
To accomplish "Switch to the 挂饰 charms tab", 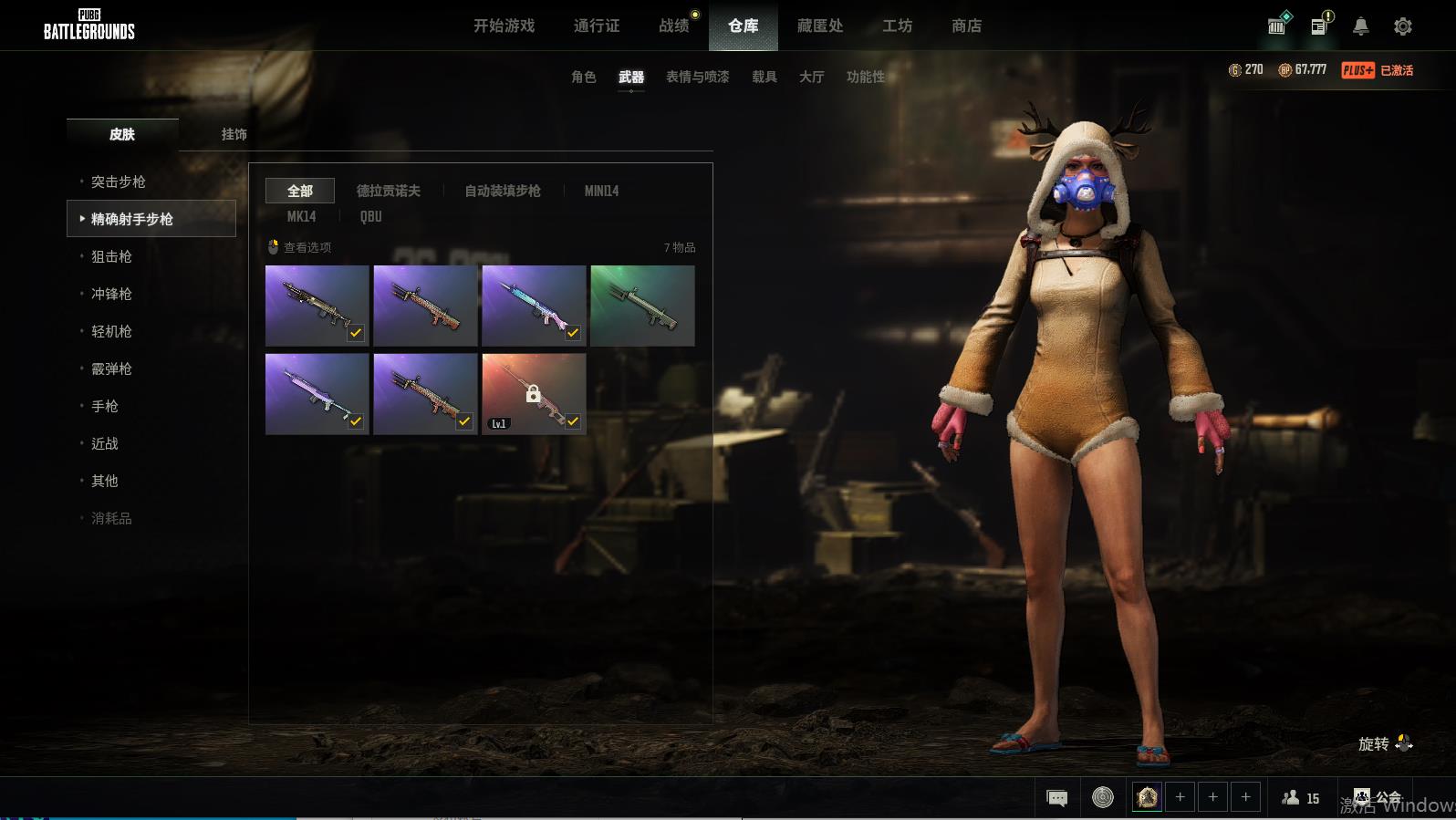I will click(234, 134).
